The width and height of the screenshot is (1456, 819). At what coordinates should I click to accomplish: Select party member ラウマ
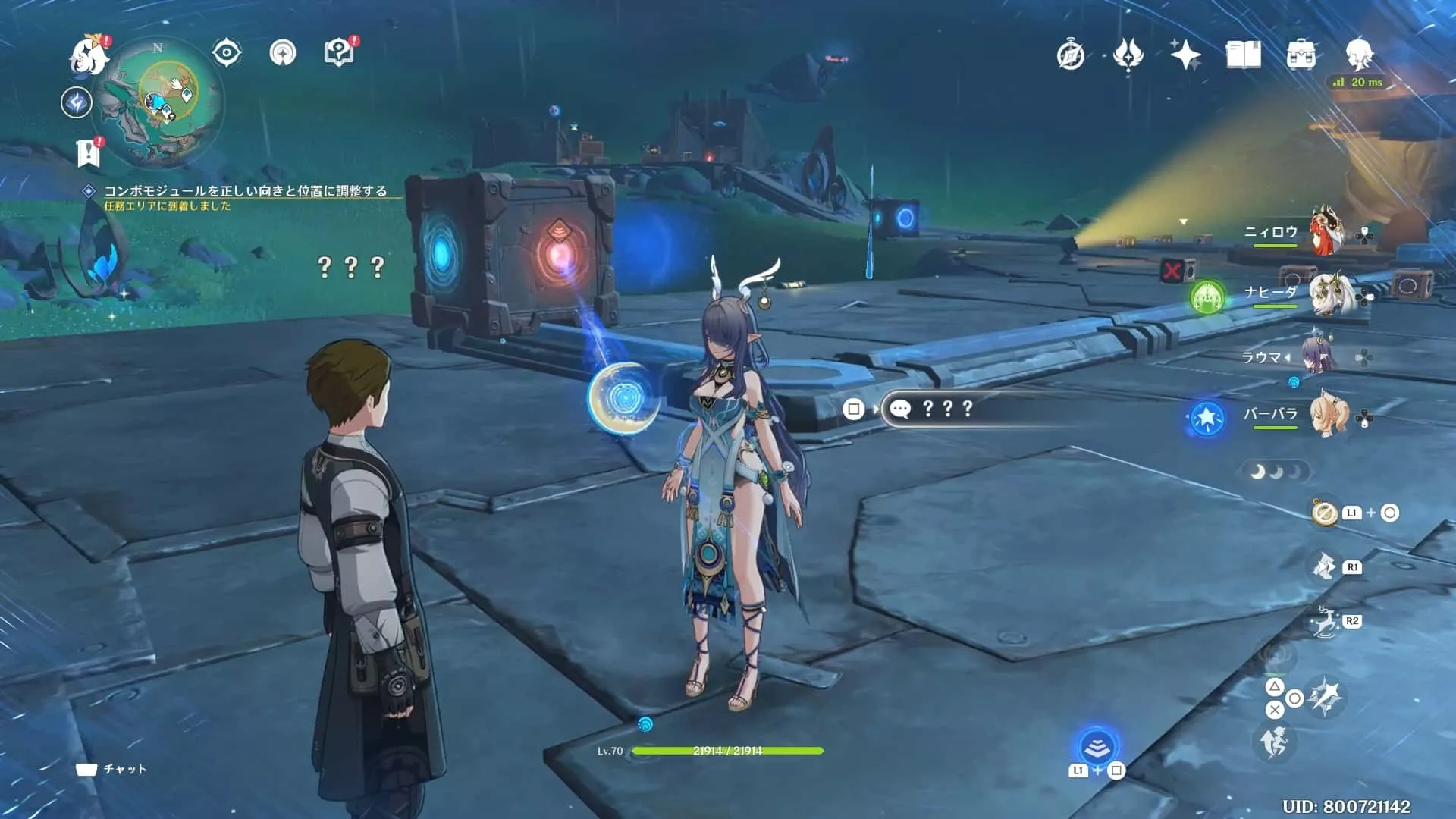click(x=1319, y=356)
